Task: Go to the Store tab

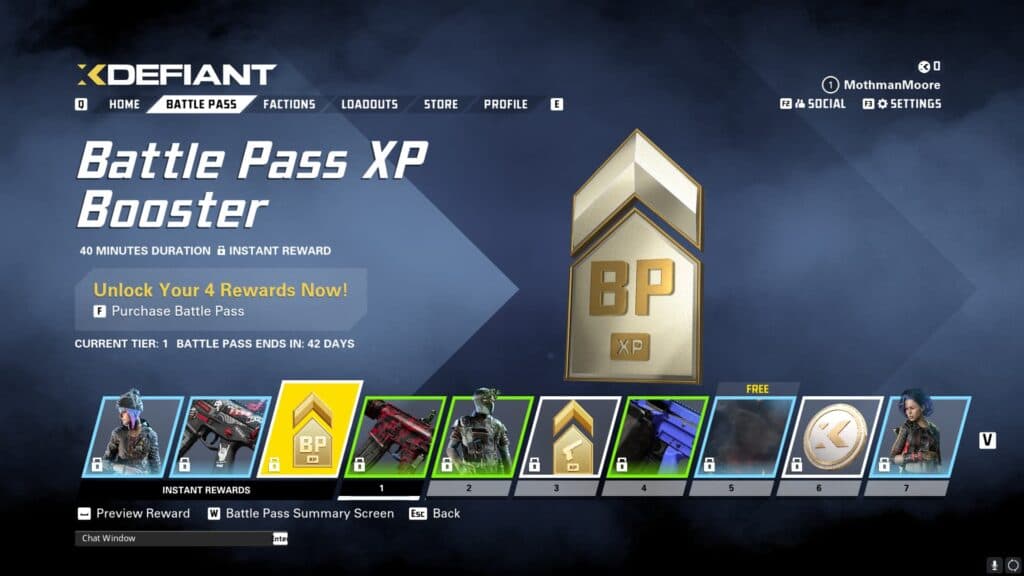Action: (440, 104)
